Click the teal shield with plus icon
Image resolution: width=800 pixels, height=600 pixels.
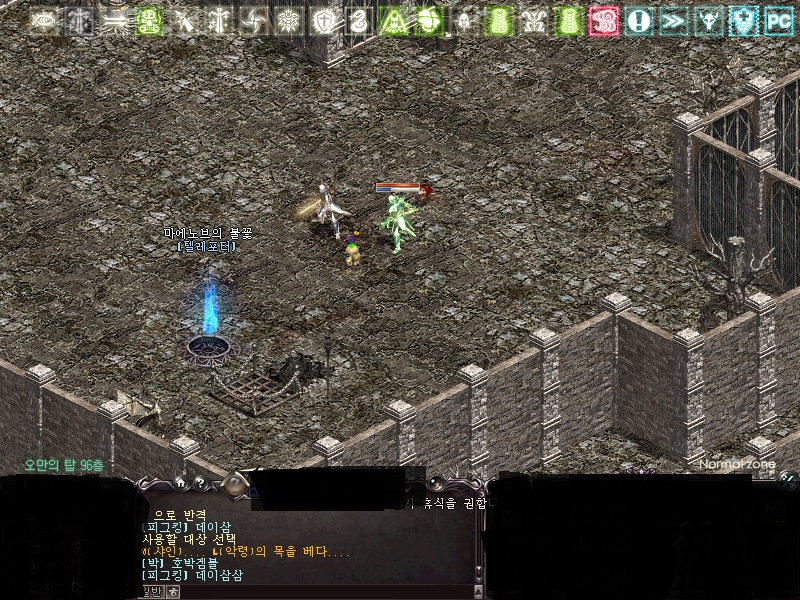coord(743,20)
